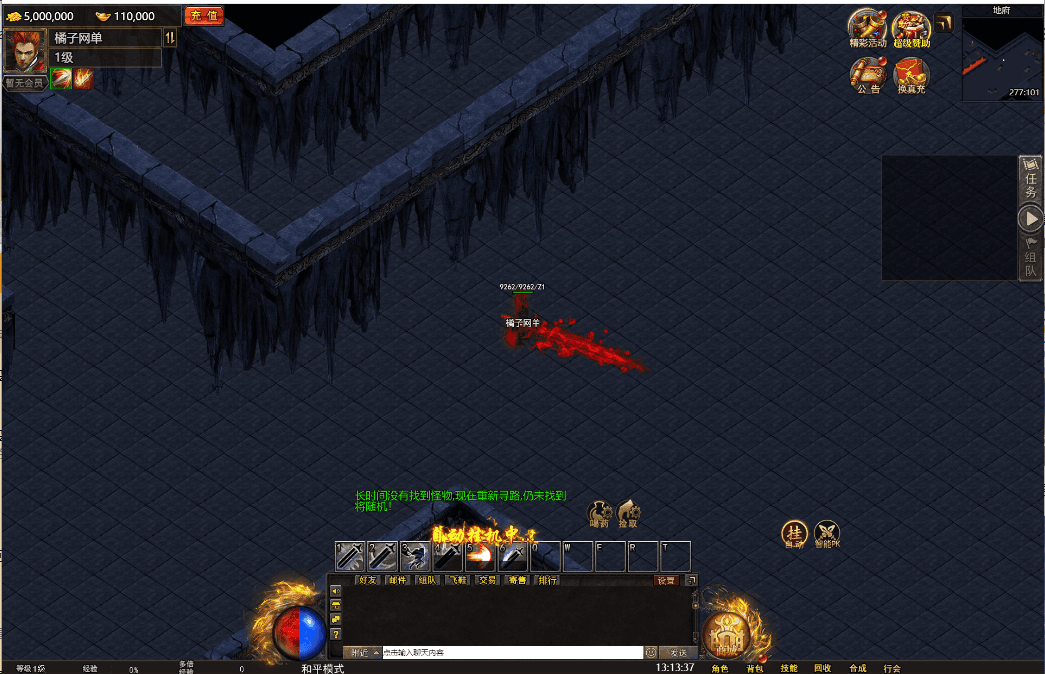Open the 喝药 potion settings icon
The height and width of the screenshot is (674, 1045).
click(x=600, y=513)
